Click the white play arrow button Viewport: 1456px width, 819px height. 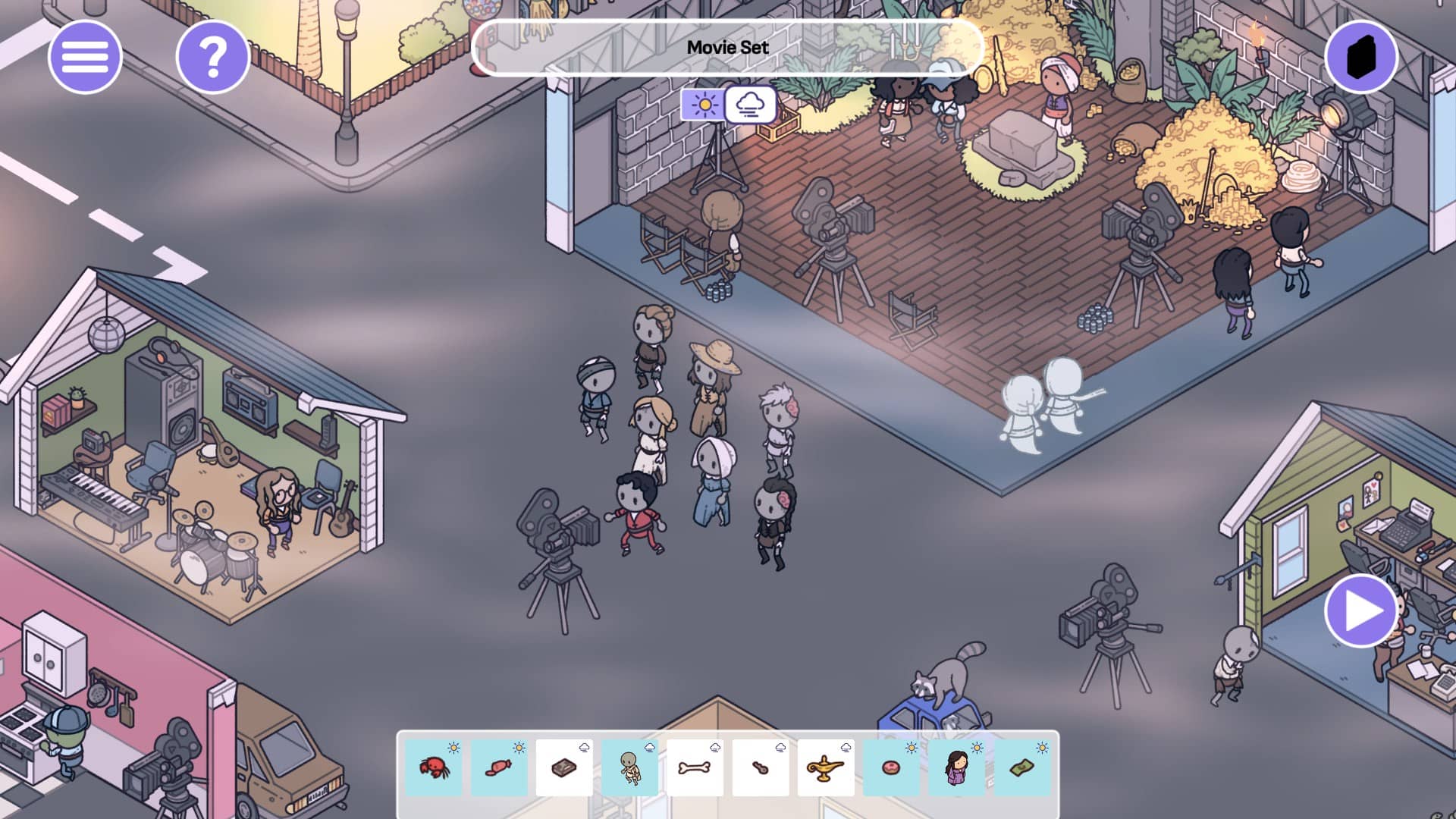coord(1361,611)
